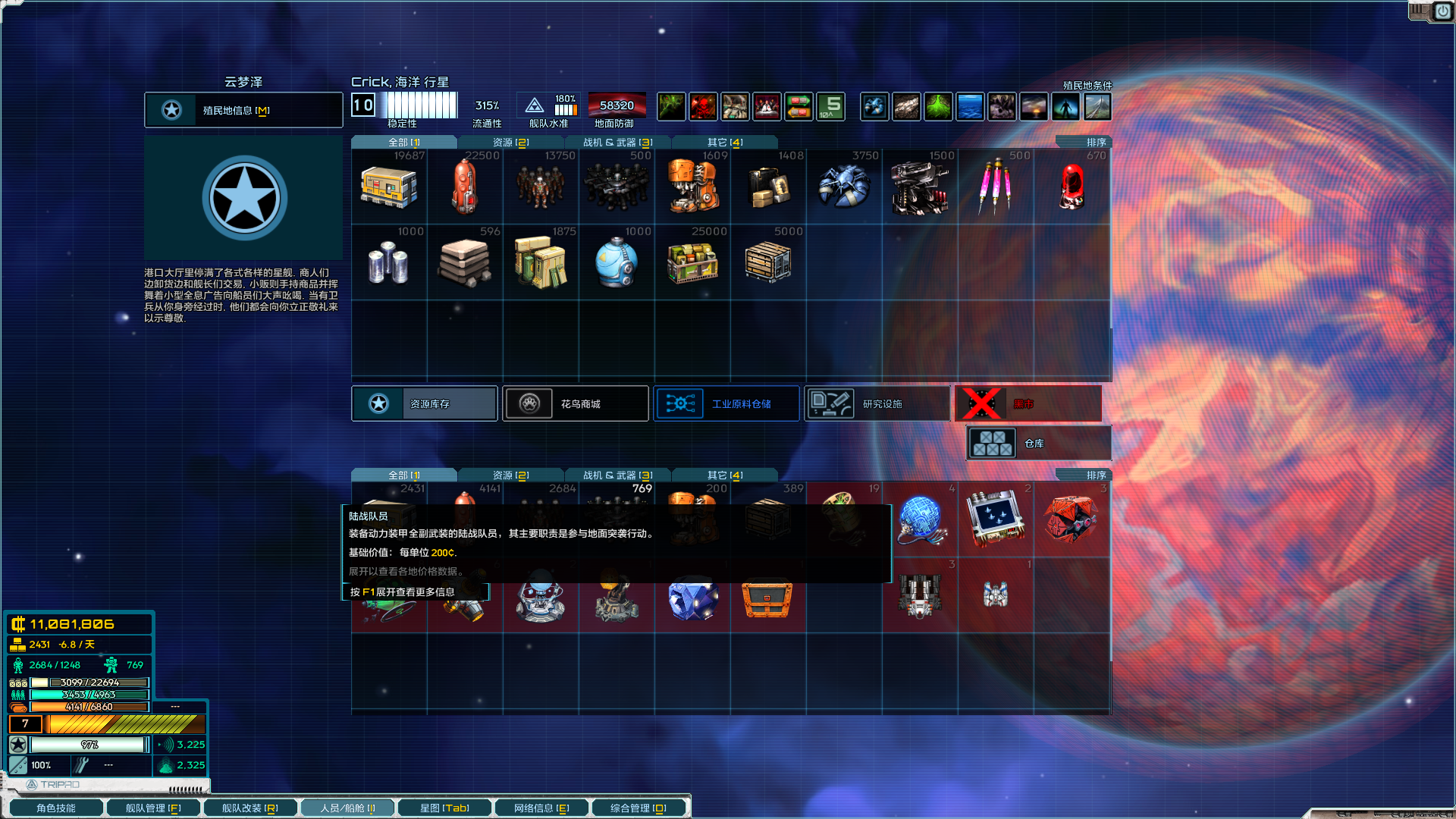Toggle the power button top right
The image size is (1456, 819).
point(1442,12)
